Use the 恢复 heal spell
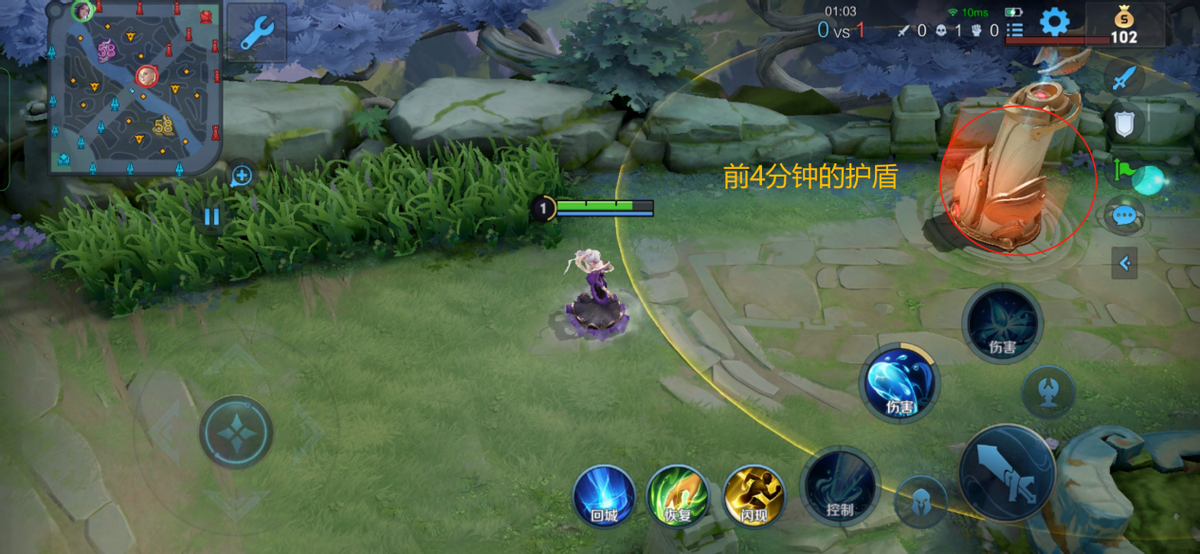Screen dimensions: 1200x554 678,496
